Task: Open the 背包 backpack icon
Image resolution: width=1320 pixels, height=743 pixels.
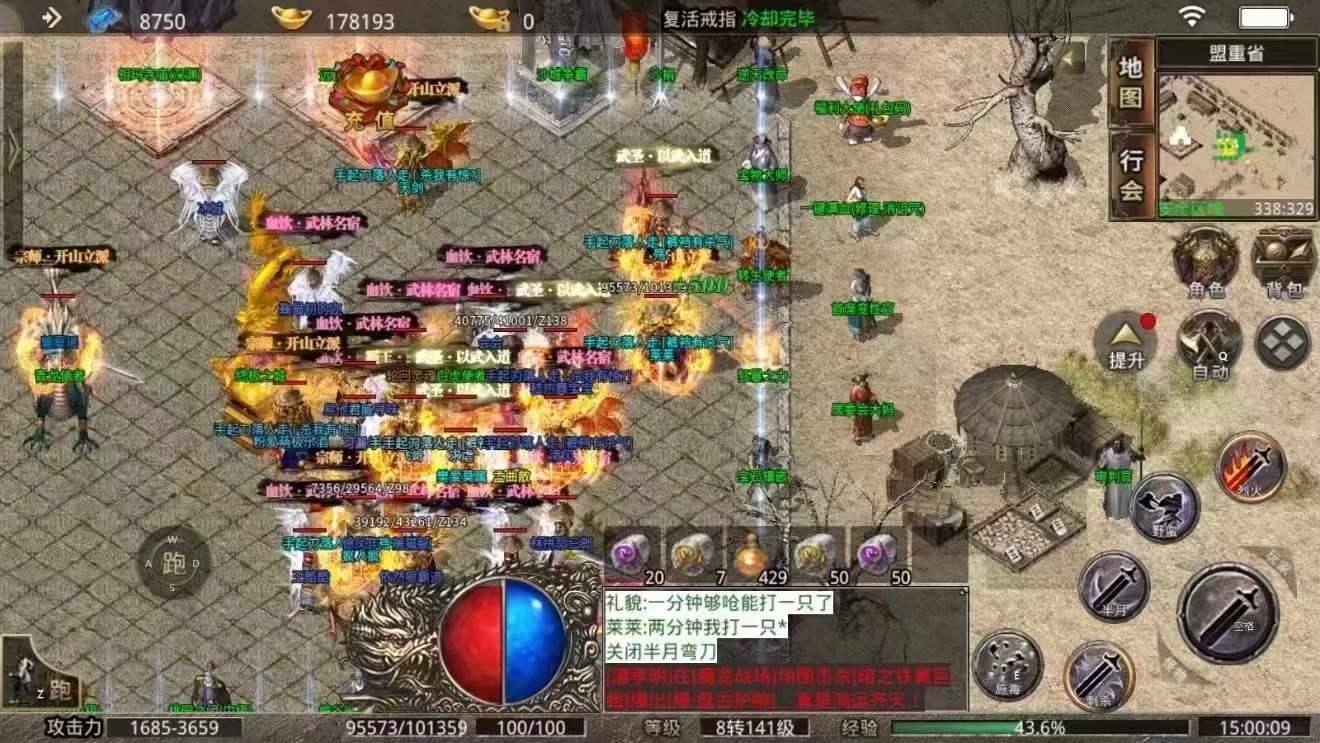Action: tap(1282, 260)
